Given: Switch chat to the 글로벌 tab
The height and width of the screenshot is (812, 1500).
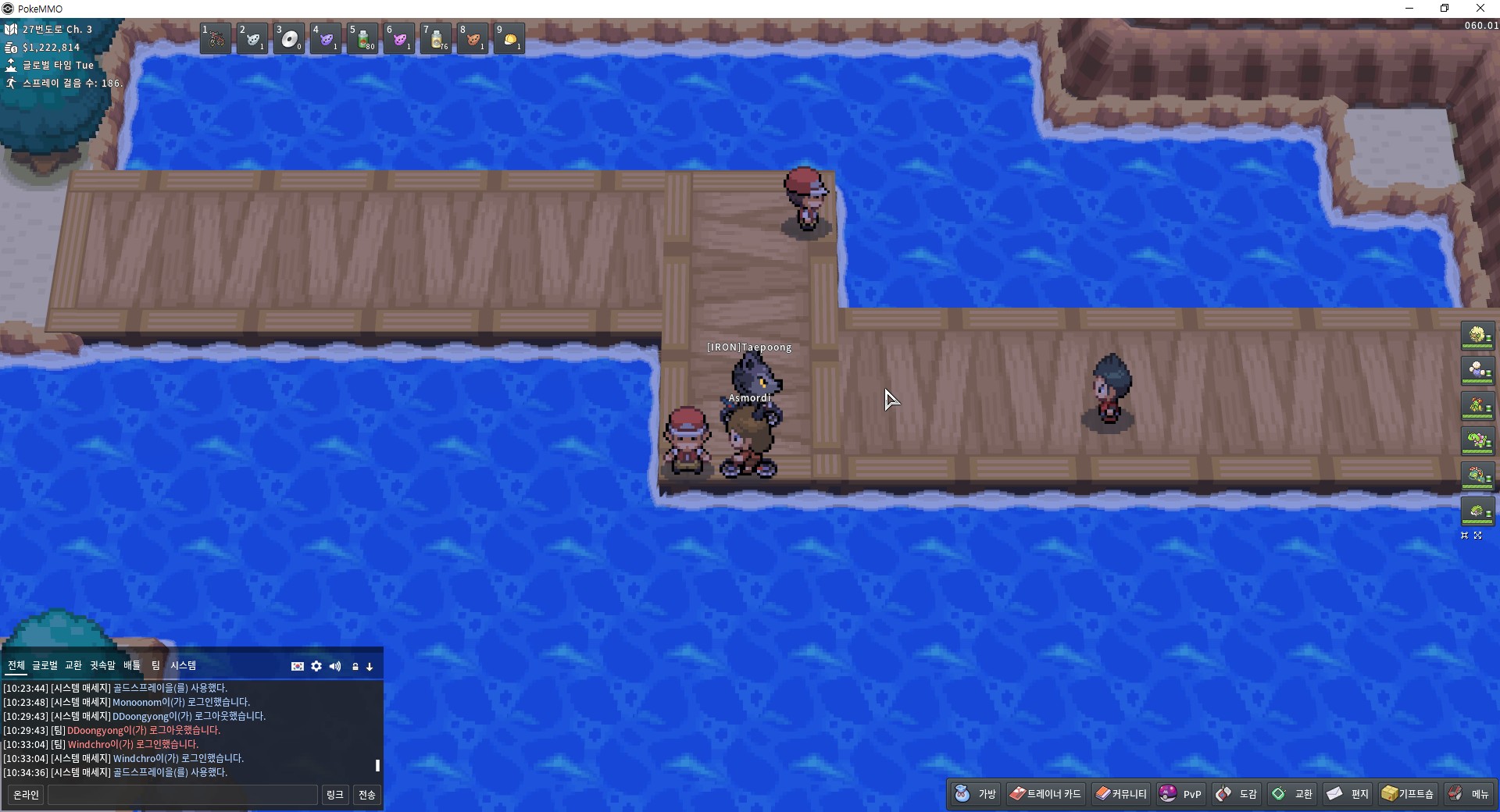Looking at the screenshot, I should click(45, 665).
